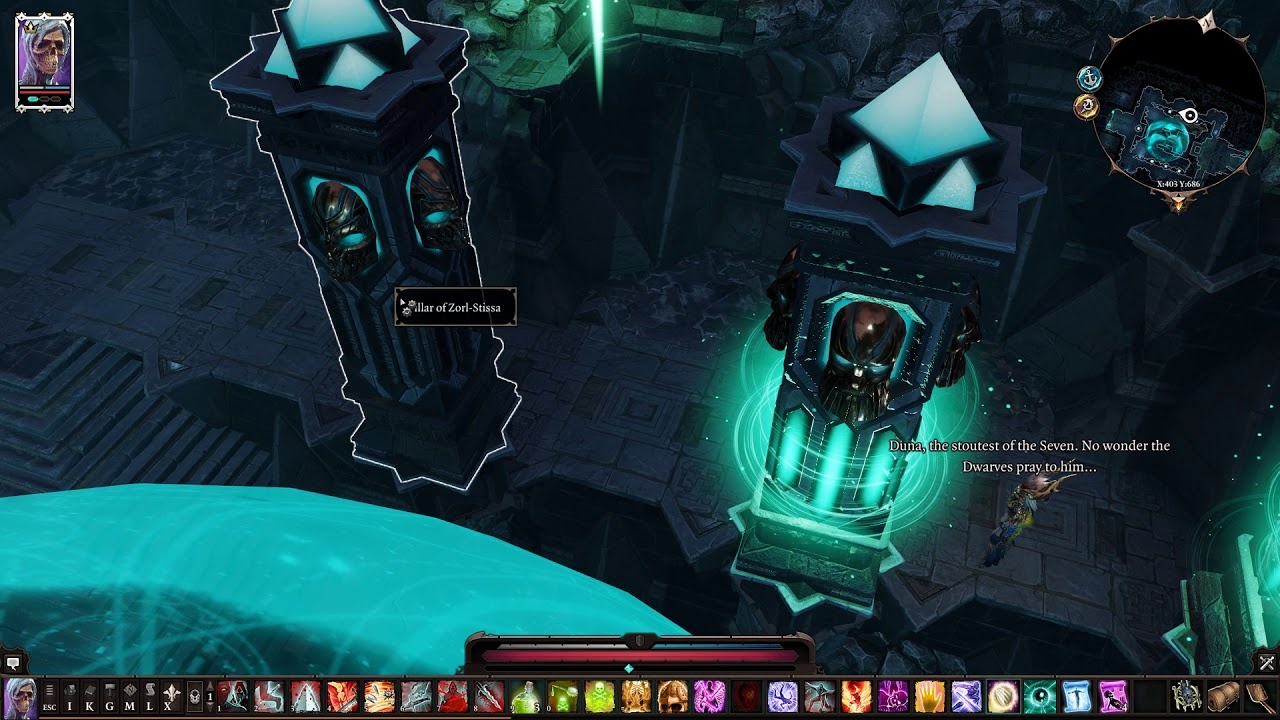Open the journal scroll L button
Screen dimensions: 1280x720
[x=149, y=696]
